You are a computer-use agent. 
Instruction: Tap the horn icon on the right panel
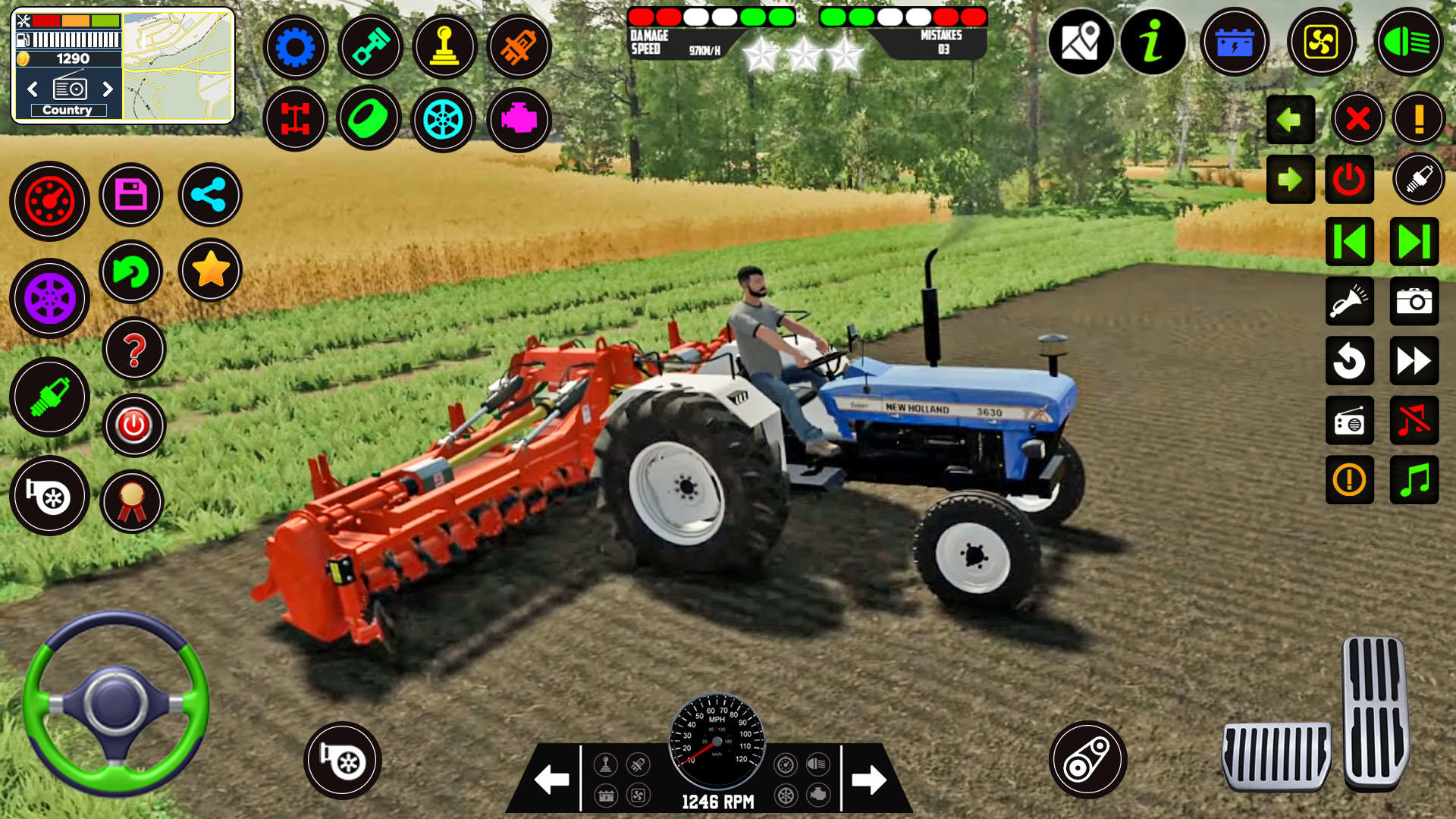1350,301
